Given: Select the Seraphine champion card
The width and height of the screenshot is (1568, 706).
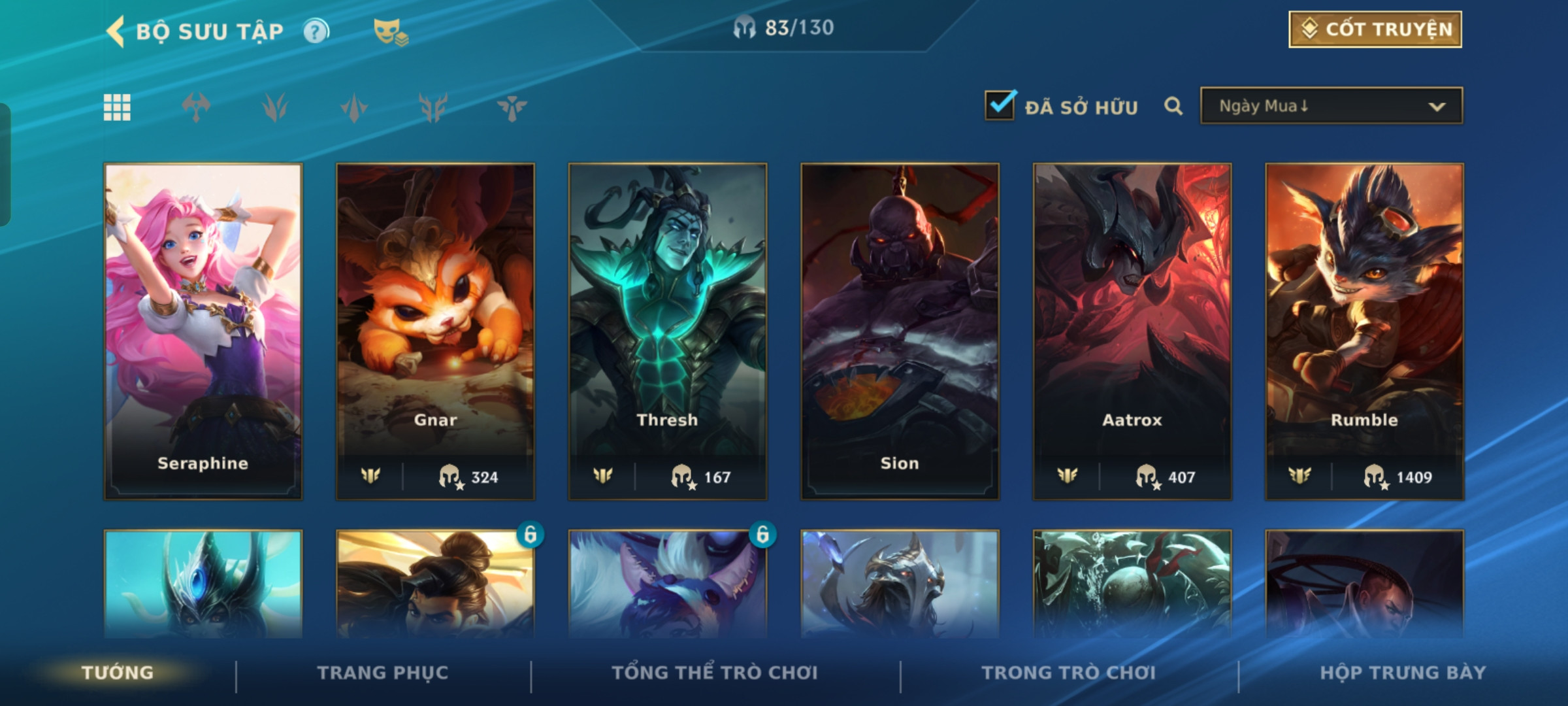Looking at the screenshot, I should pyautogui.click(x=203, y=331).
